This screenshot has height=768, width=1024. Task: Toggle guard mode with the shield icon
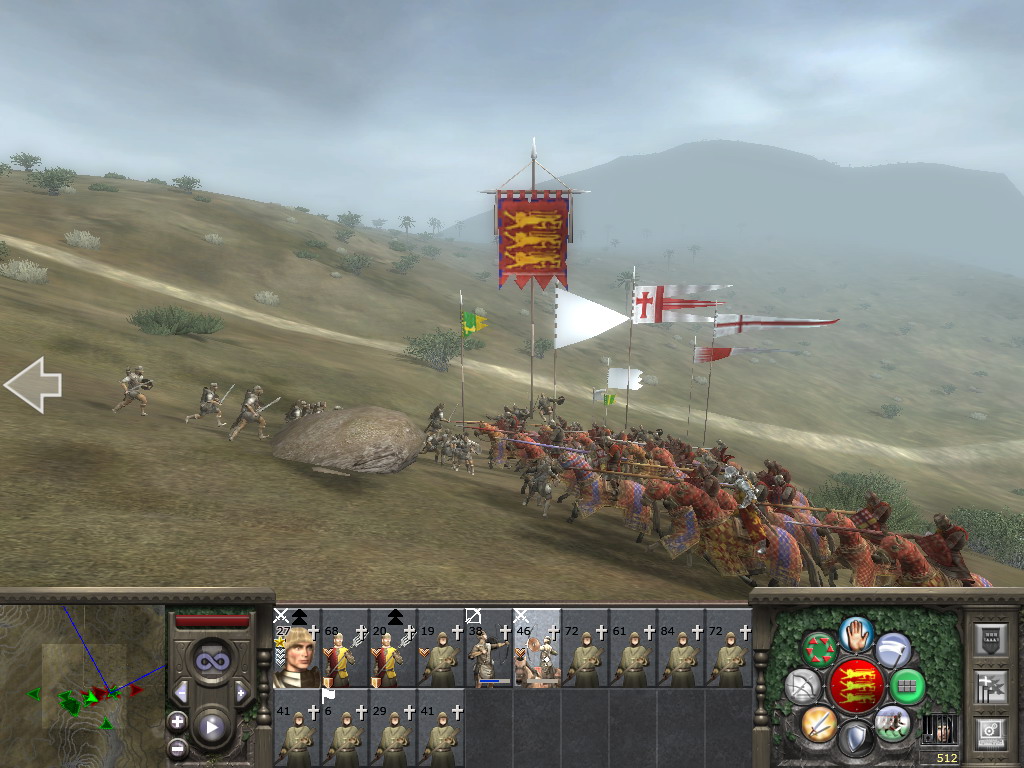(x=855, y=739)
